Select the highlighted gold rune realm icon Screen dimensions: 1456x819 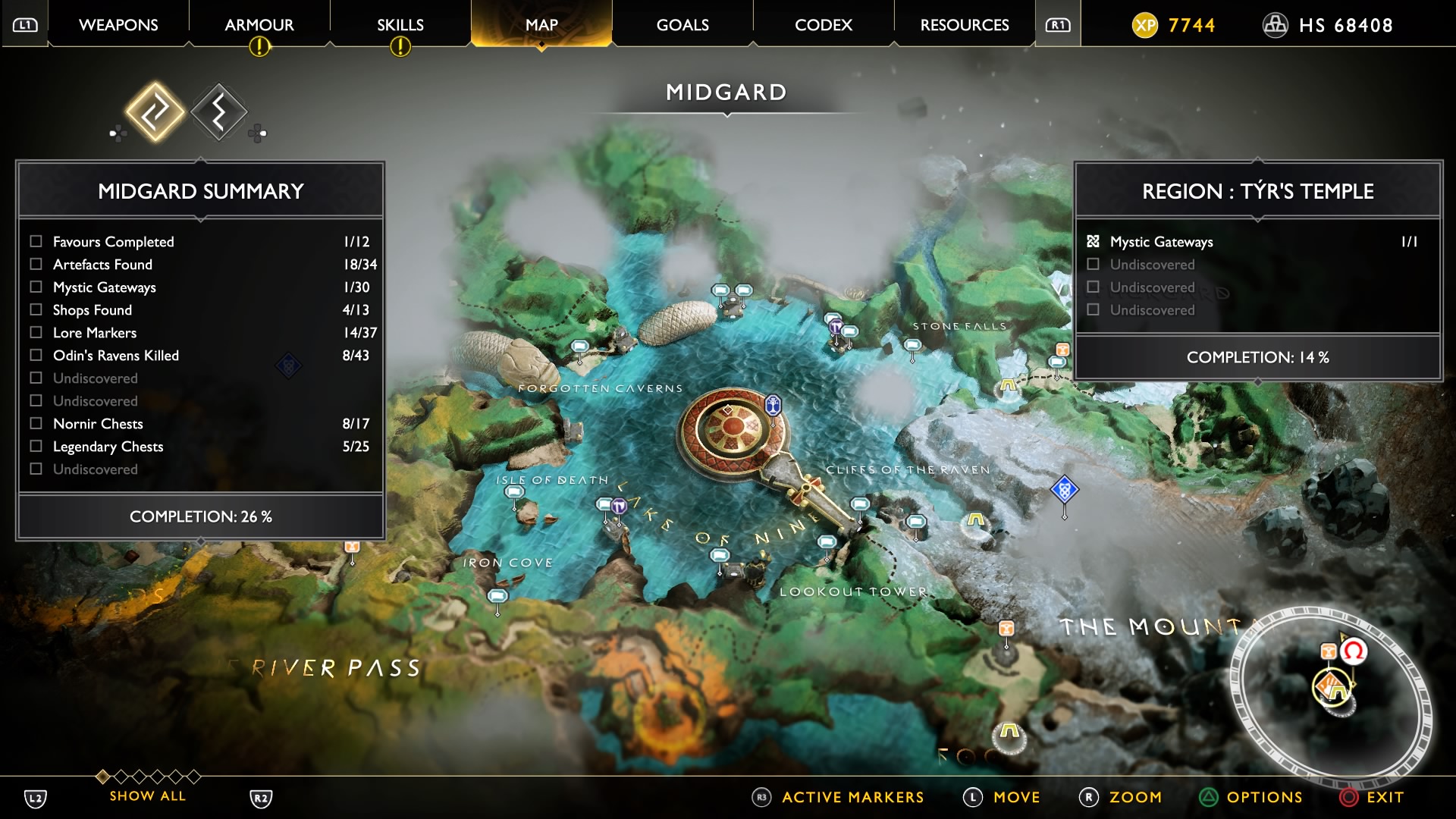point(155,112)
